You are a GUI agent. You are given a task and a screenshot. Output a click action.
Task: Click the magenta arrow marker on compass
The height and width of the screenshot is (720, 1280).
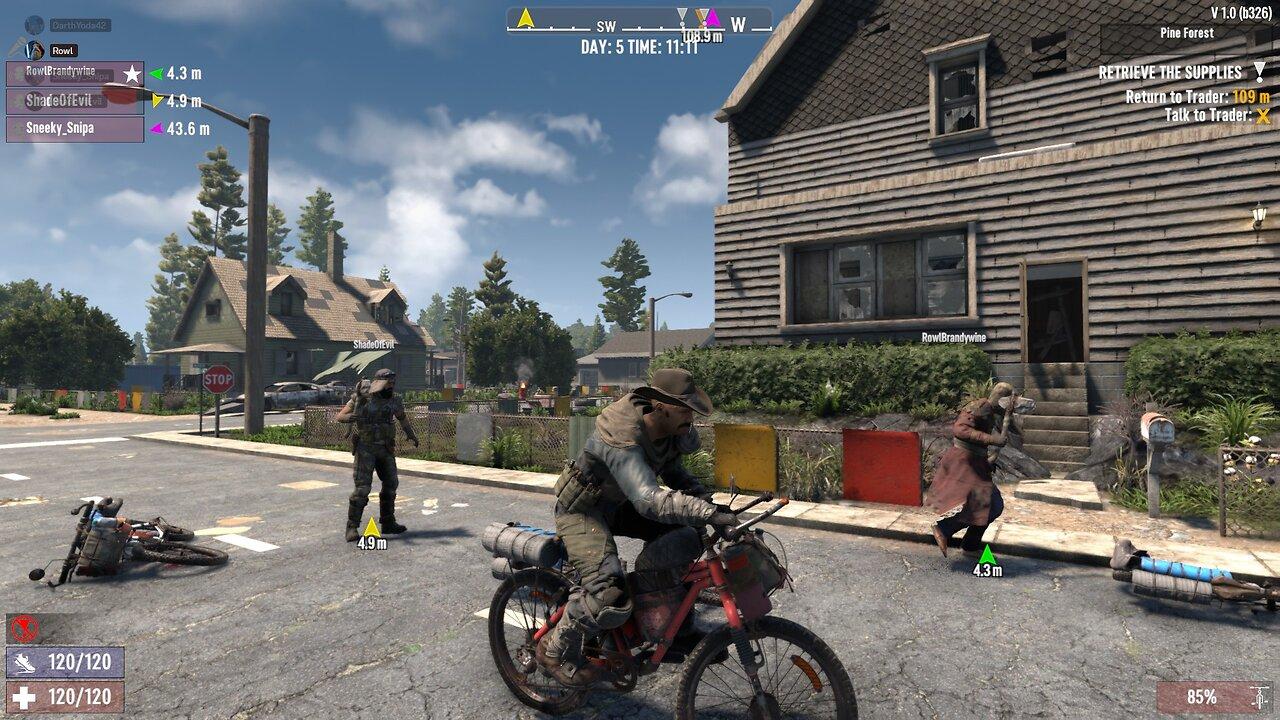click(713, 17)
